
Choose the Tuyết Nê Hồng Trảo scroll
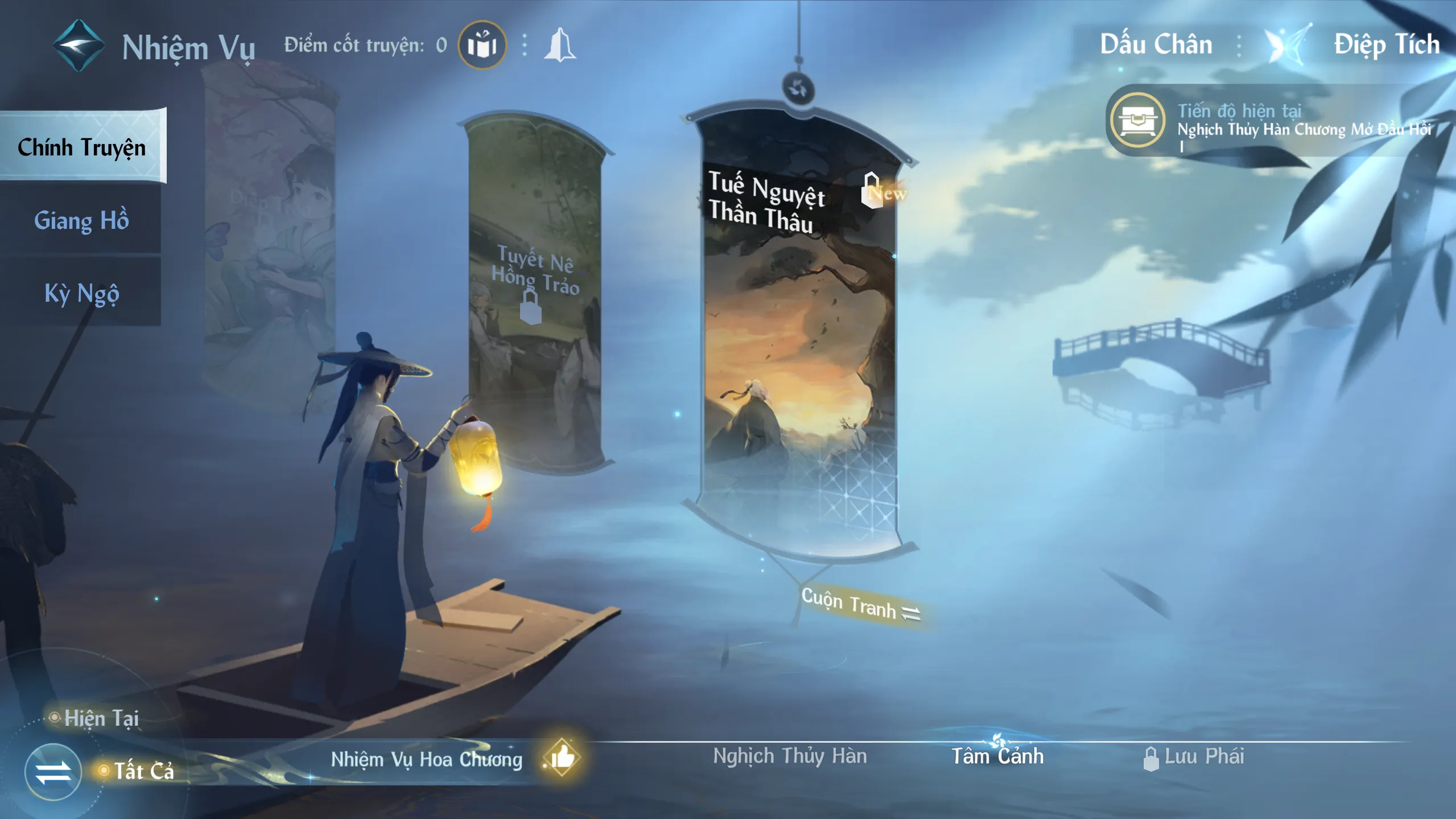pyautogui.click(x=535, y=296)
